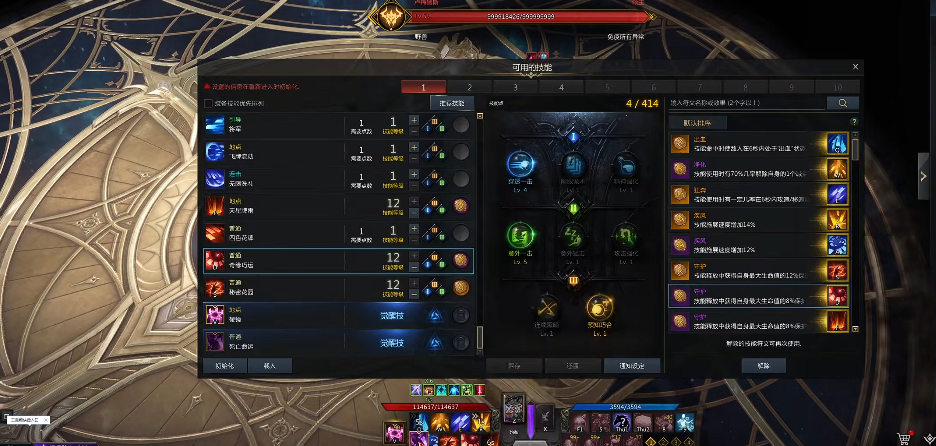Open the shopping cart icon
The height and width of the screenshot is (446, 936).
(x=904, y=437)
